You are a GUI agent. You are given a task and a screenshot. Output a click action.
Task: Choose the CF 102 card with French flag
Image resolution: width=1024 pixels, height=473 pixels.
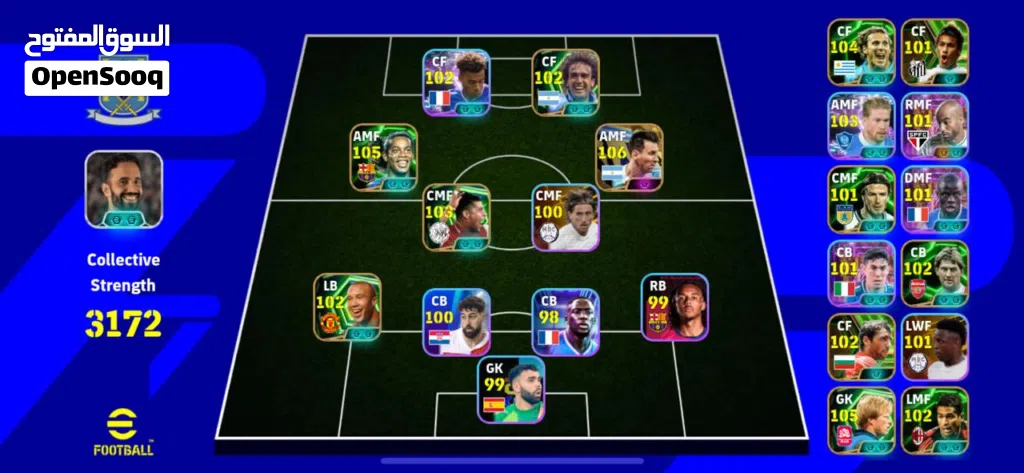coord(456,83)
